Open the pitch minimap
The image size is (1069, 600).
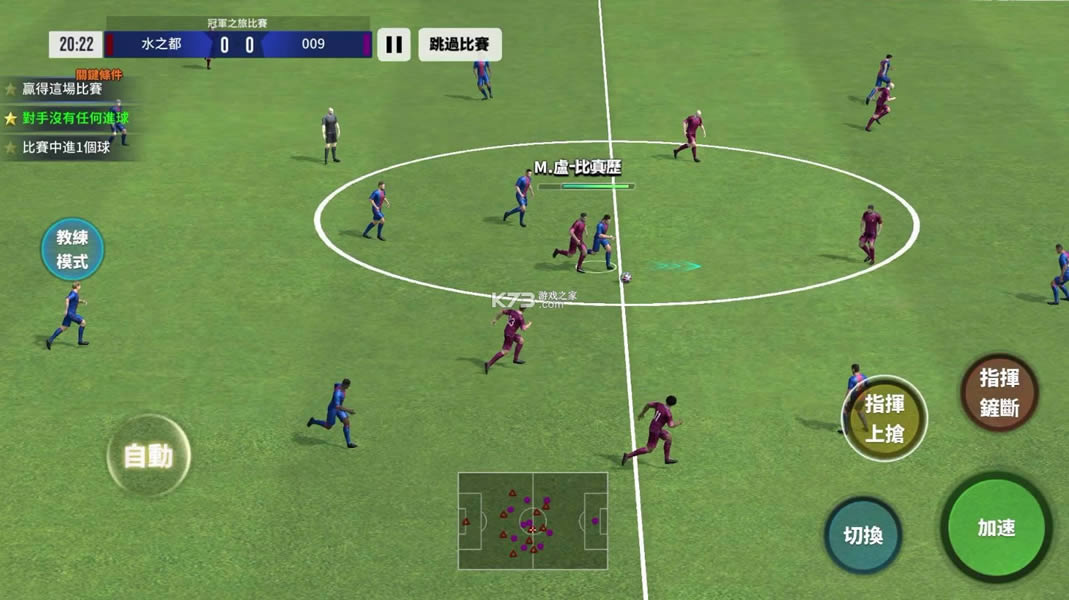tap(532, 520)
